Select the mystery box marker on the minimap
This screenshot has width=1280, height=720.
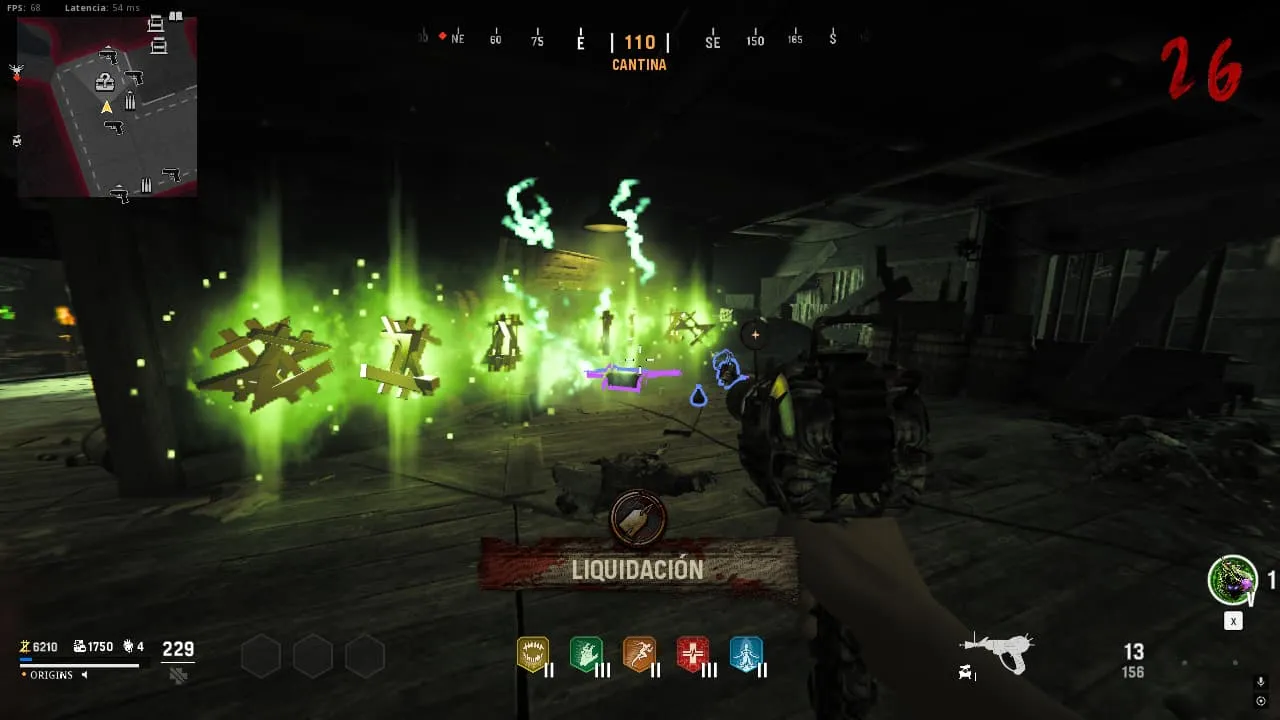[x=104, y=82]
